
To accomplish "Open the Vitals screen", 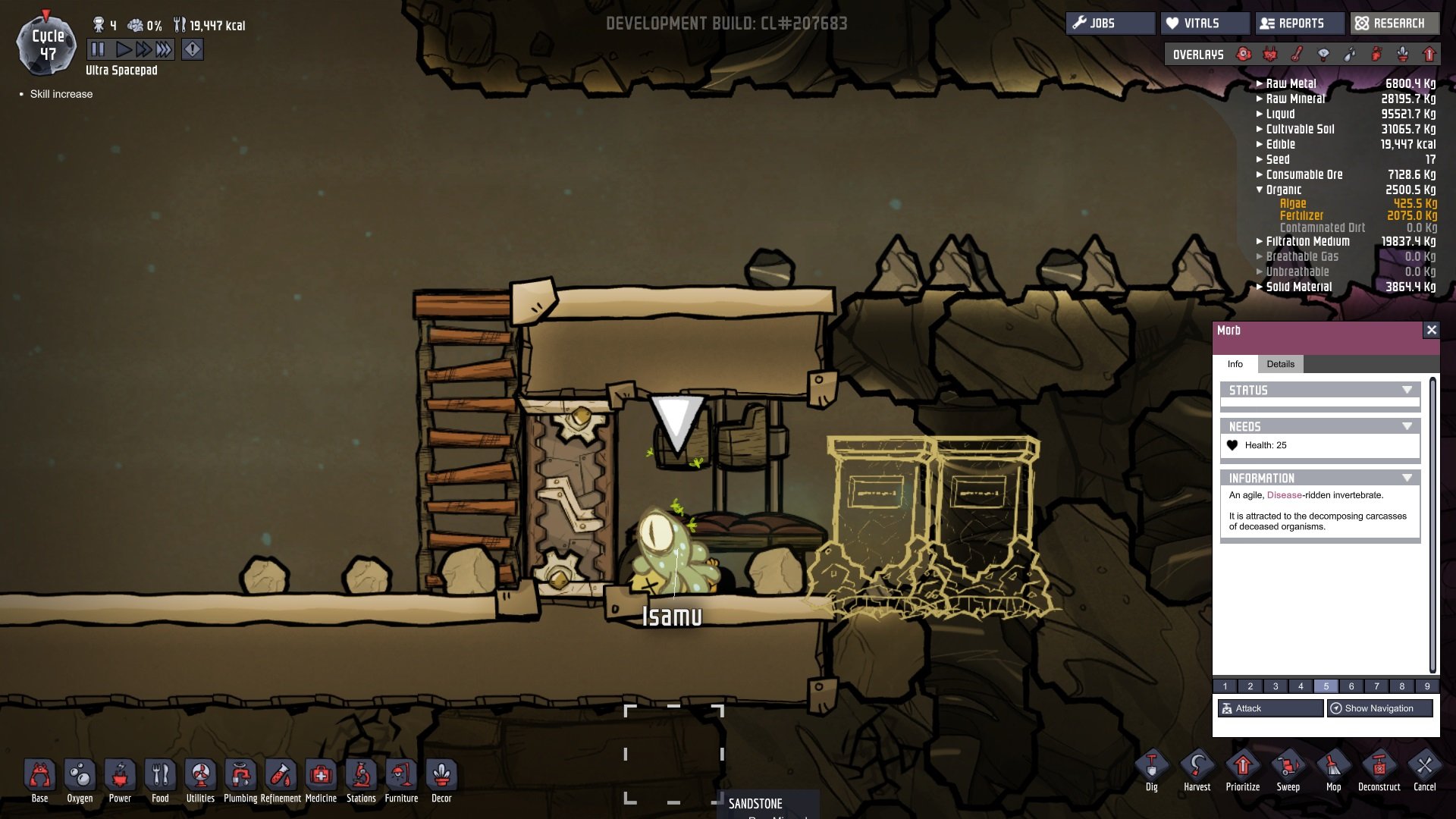I will click(x=1204, y=24).
